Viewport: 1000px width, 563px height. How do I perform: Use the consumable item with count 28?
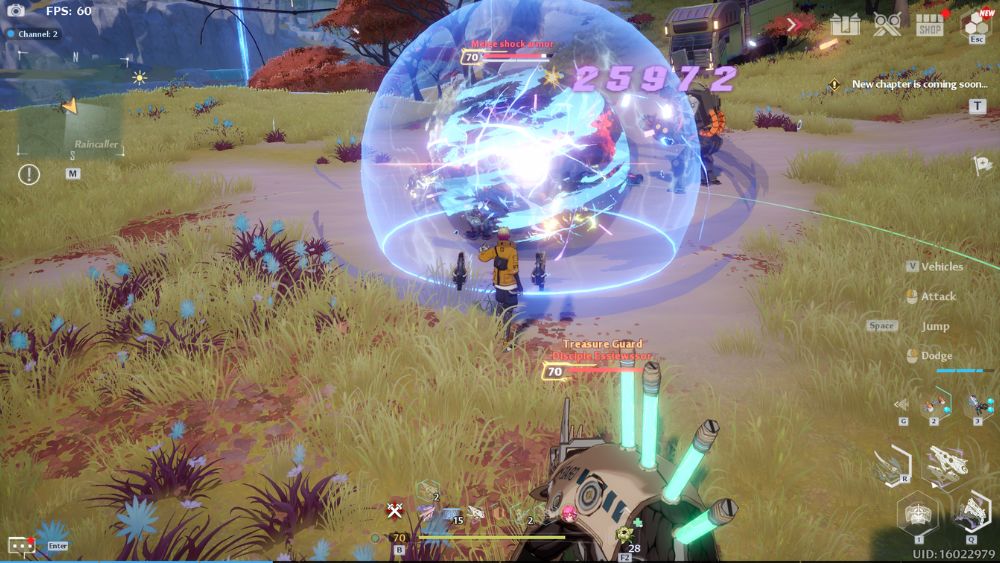627,534
